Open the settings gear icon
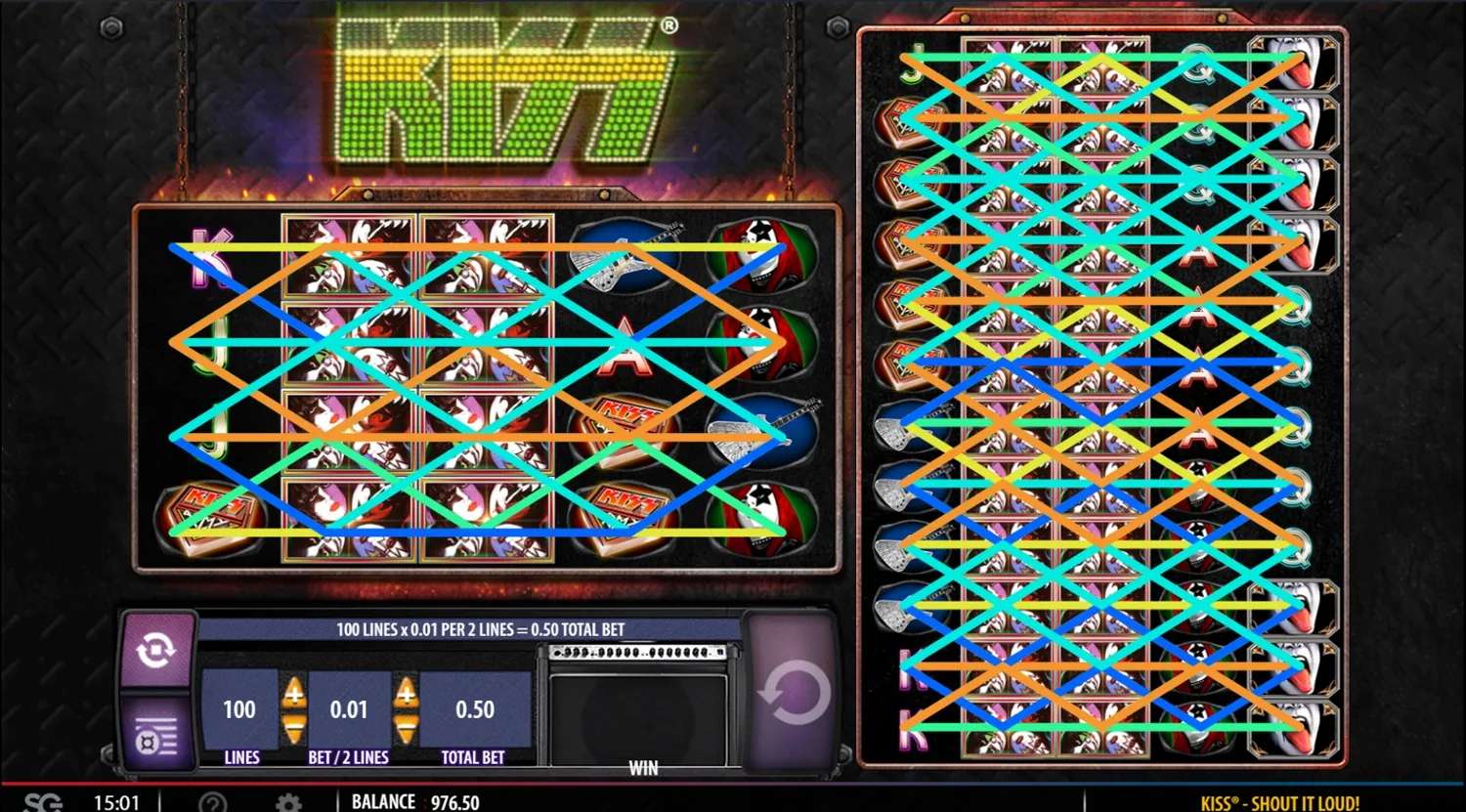 (x=287, y=801)
